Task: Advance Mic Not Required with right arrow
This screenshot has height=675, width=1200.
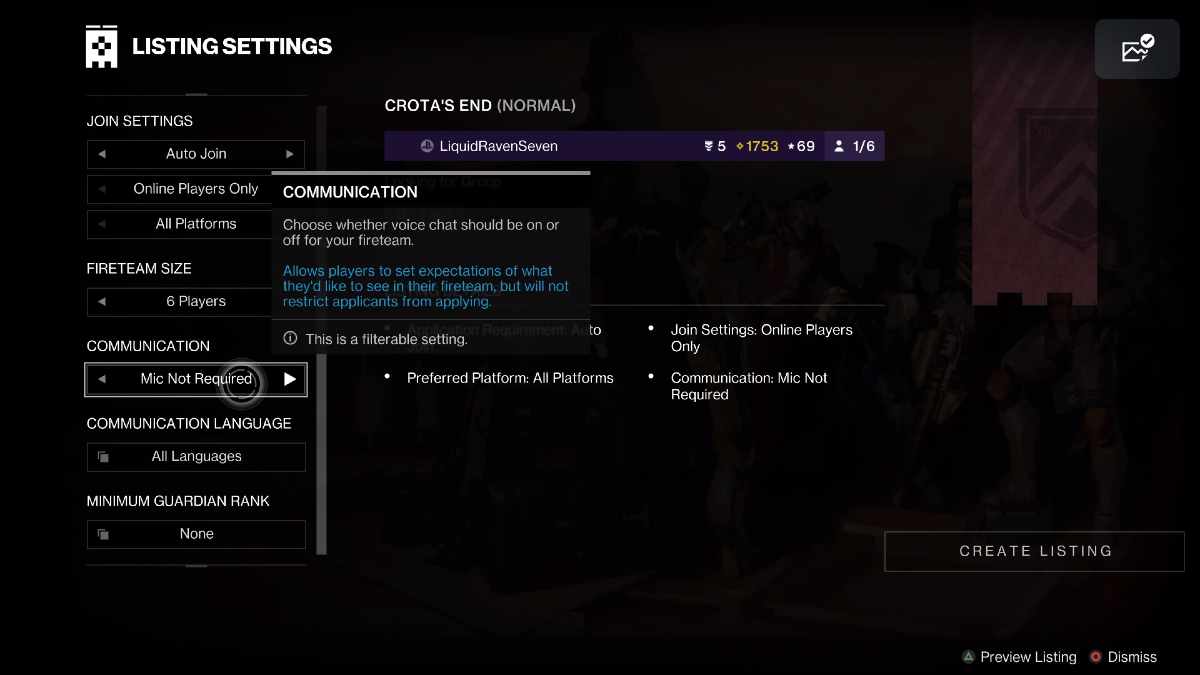Action: click(290, 379)
